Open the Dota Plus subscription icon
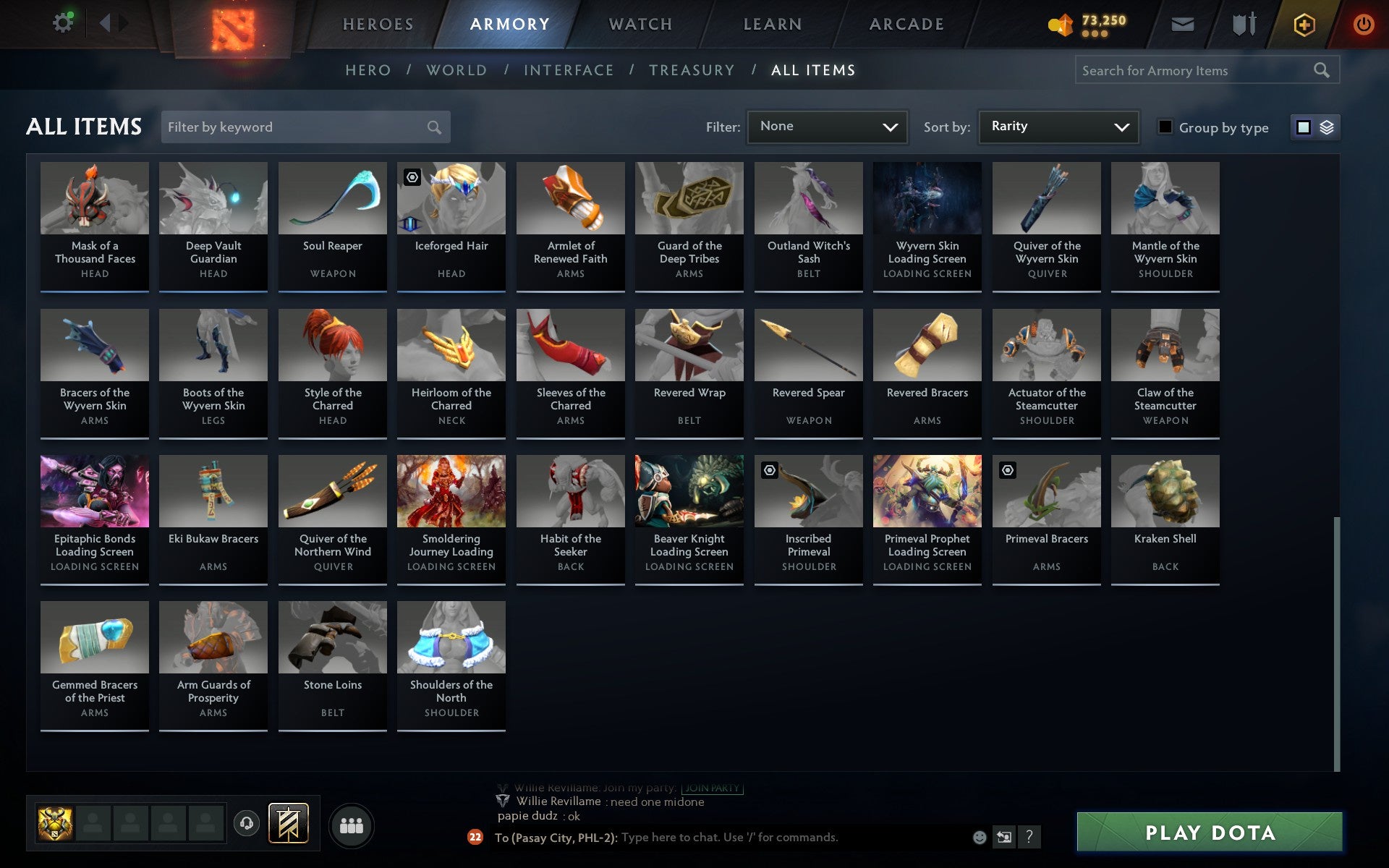1389x868 pixels. [1303, 23]
